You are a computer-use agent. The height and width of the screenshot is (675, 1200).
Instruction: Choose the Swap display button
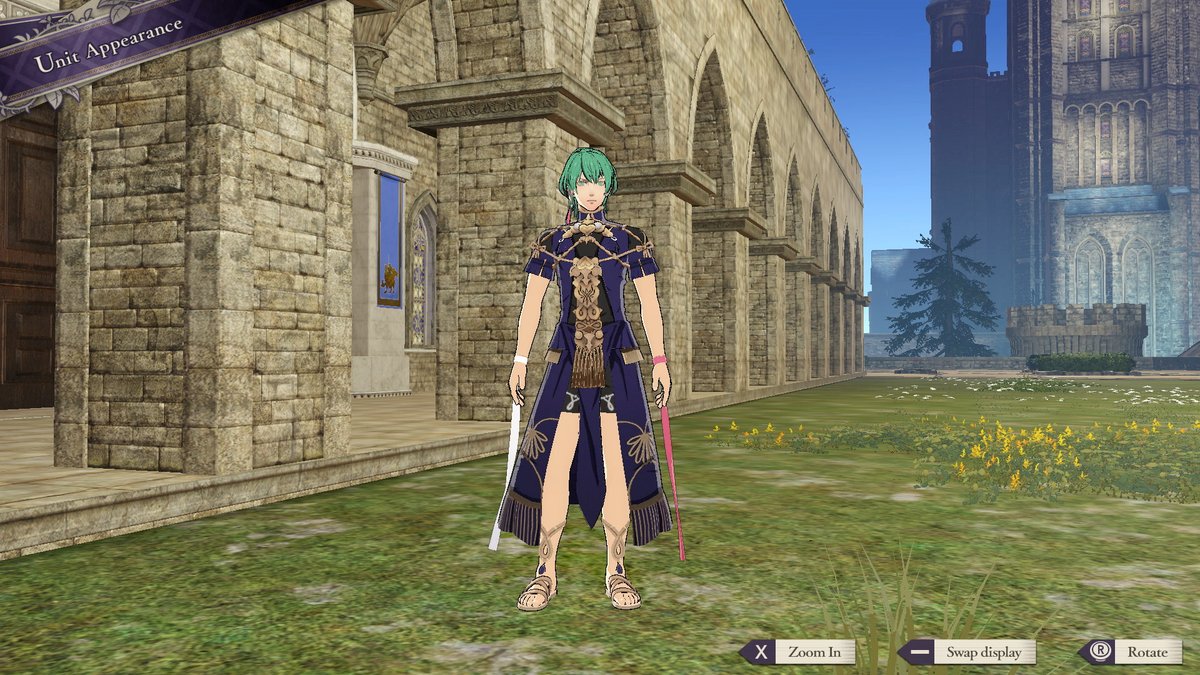click(970, 652)
